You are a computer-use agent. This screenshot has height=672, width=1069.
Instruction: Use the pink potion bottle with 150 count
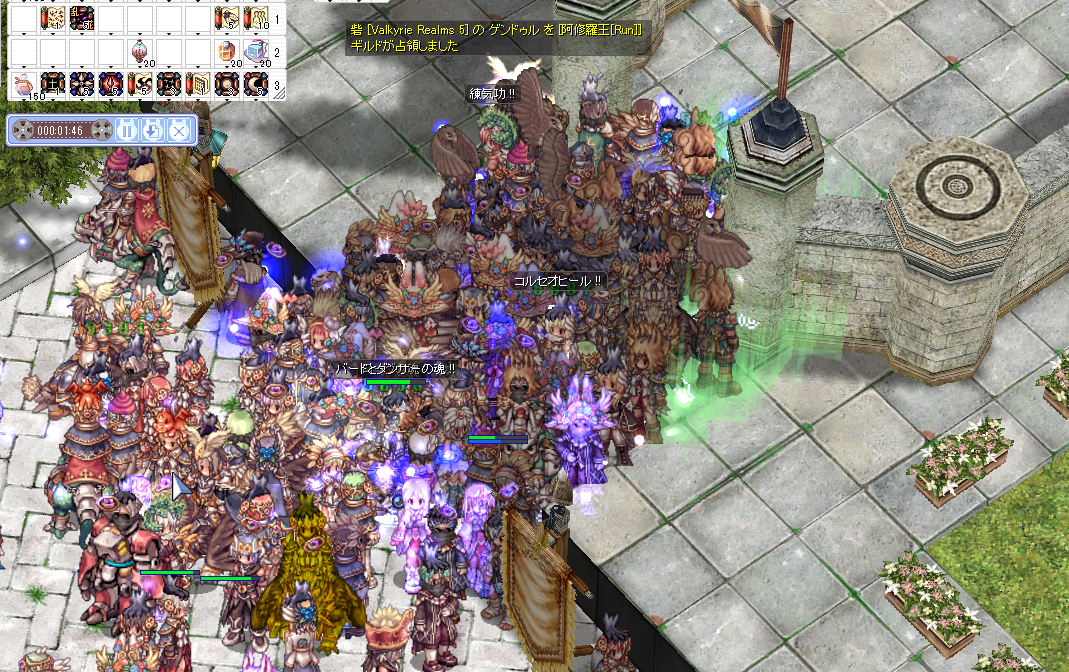coord(23,85)
